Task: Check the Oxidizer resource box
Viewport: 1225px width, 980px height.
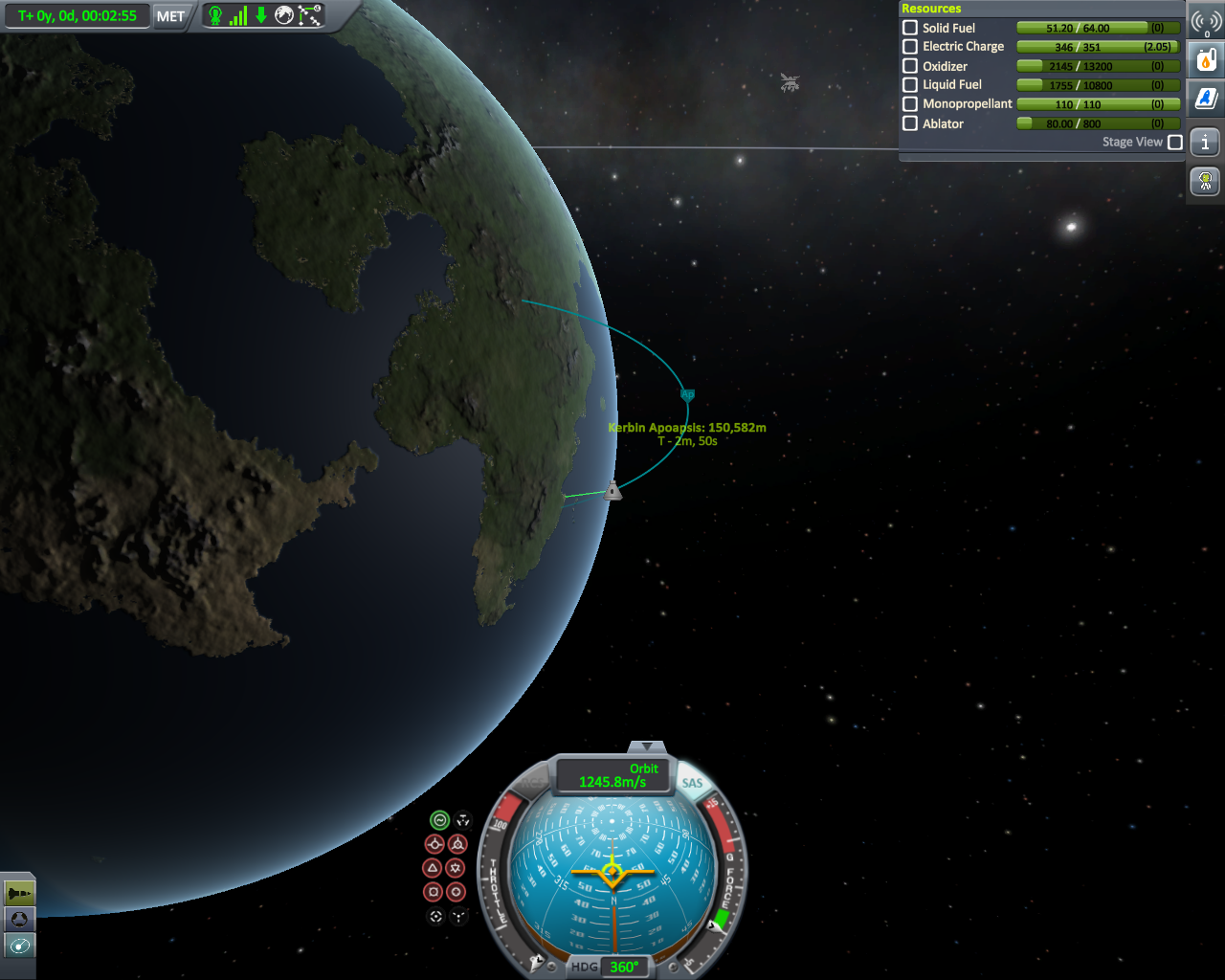Action: pos(910,66)
